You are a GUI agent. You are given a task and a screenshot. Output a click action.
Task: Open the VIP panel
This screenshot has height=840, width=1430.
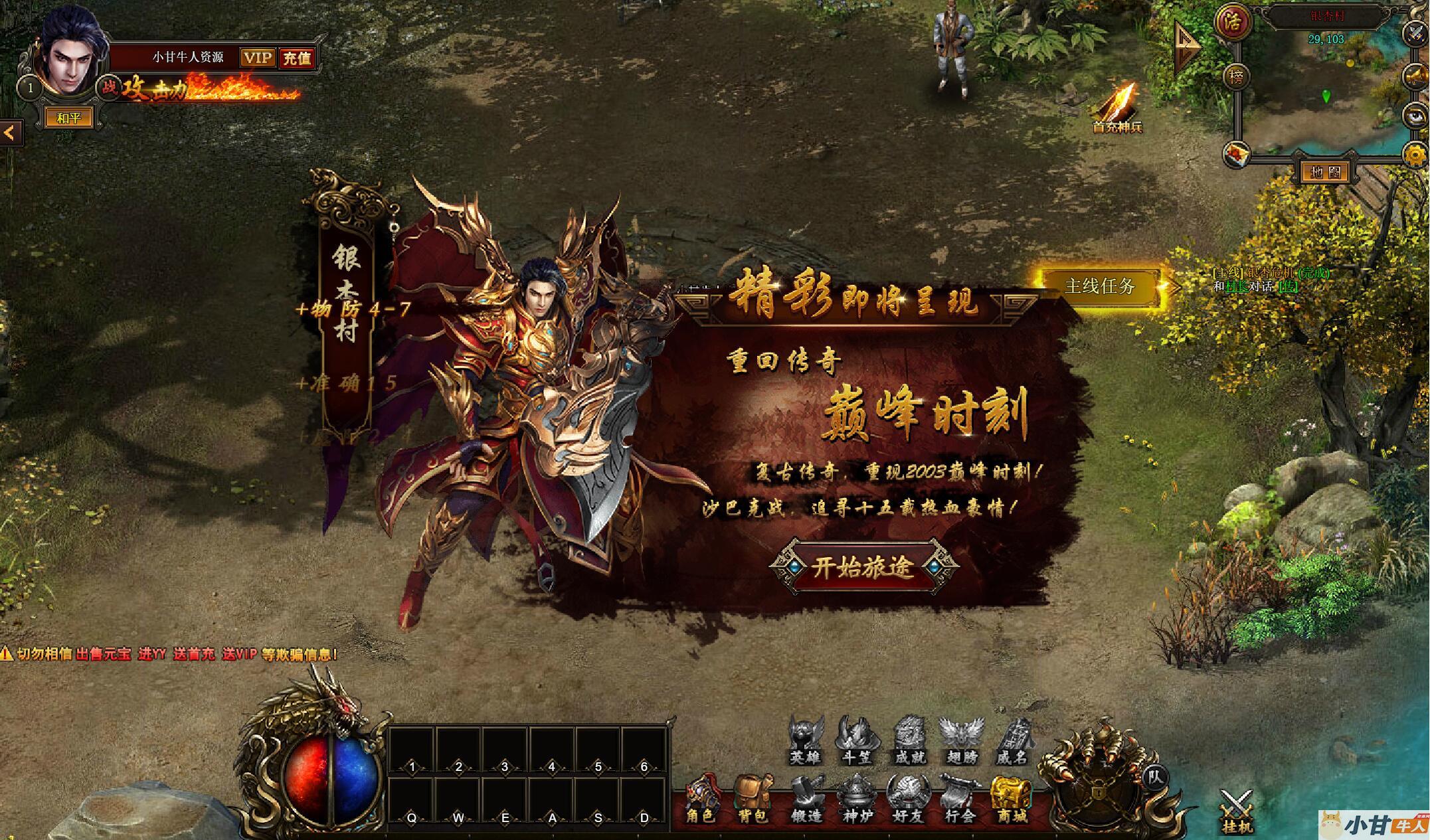(x=258, y=58)
